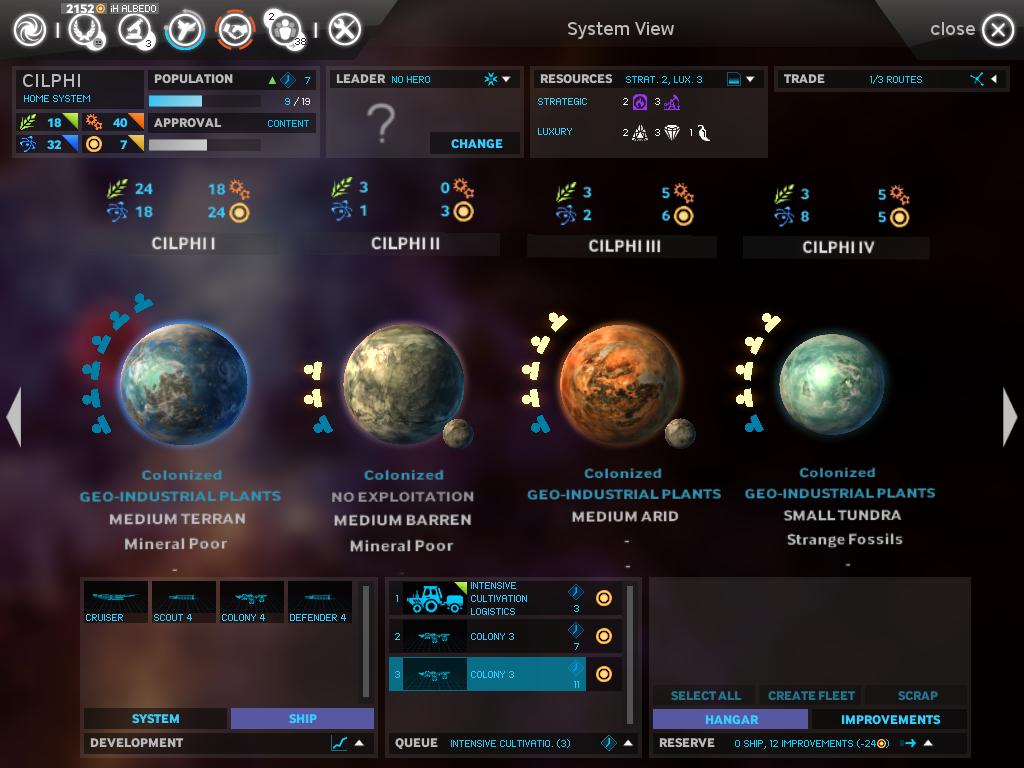Scrap the selected ships
The width and height of the screenshot is (1024, 768).
(917, 695)
